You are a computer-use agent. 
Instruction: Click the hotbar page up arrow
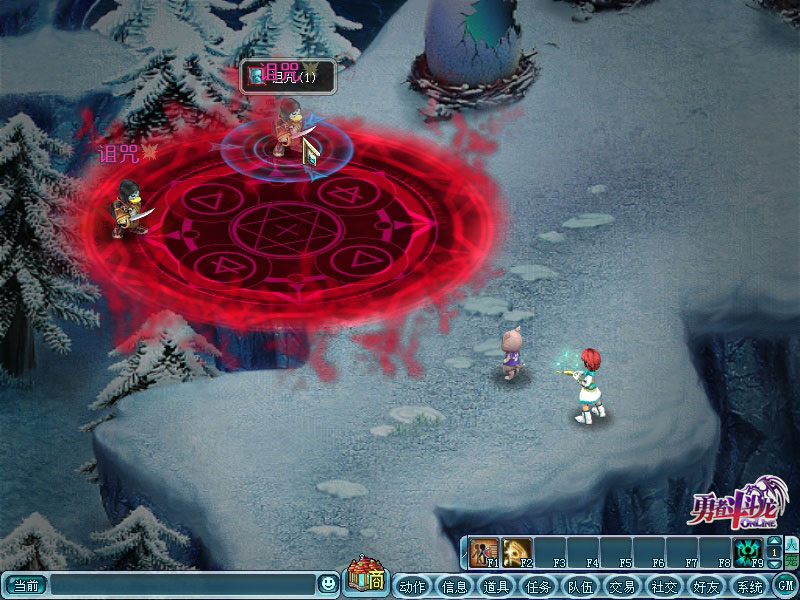coord(773,541)
